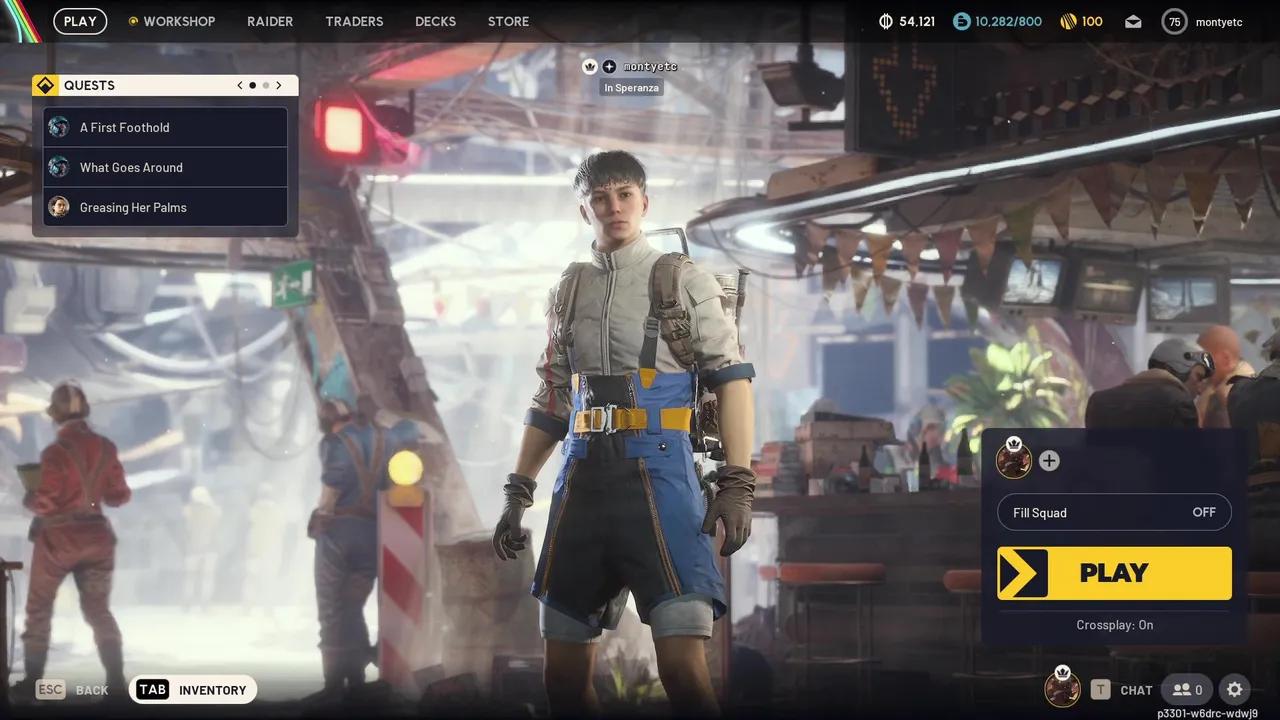Click the settings gear icon
Viewport: 1280px width, 720px height.
coord(1234,689)
